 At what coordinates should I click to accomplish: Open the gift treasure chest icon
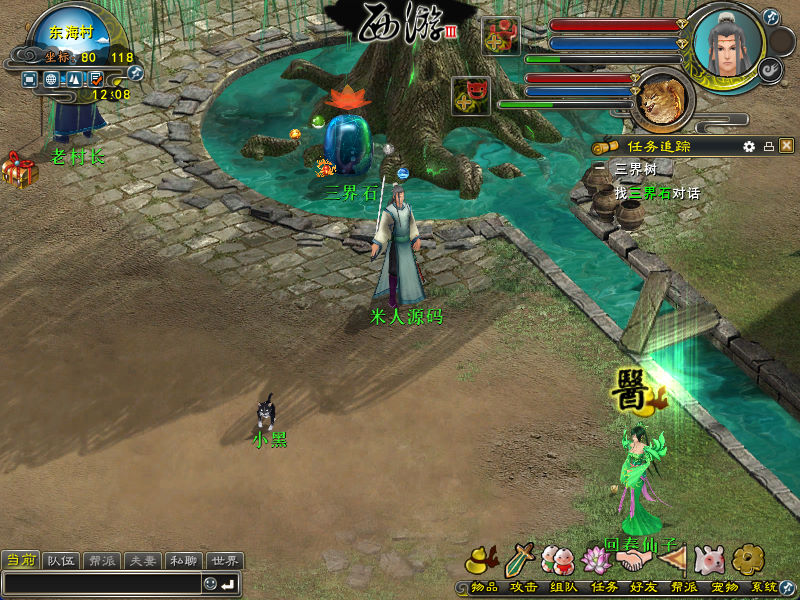point(17,170)
